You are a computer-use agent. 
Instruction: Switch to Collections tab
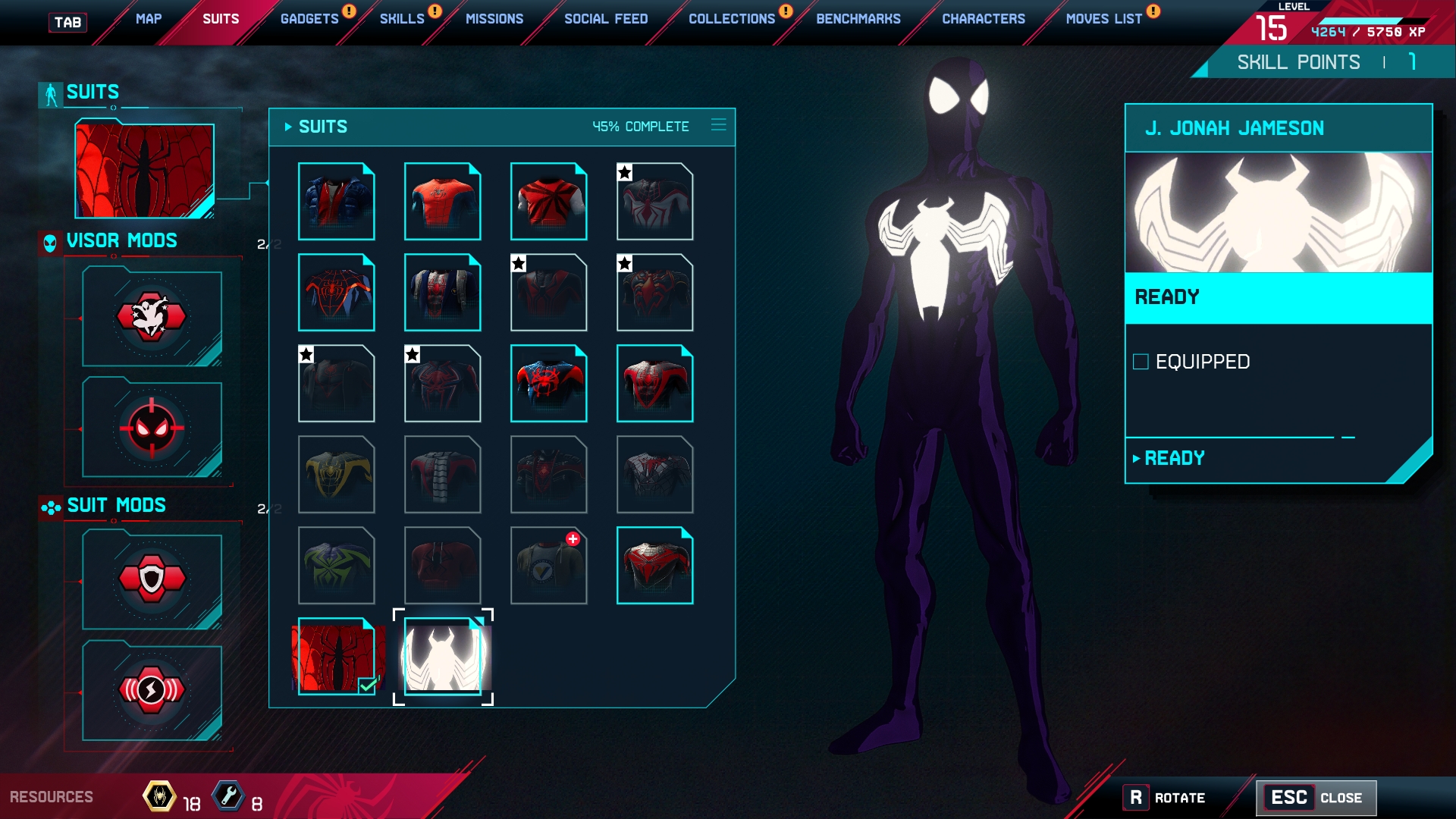(732, 19)
